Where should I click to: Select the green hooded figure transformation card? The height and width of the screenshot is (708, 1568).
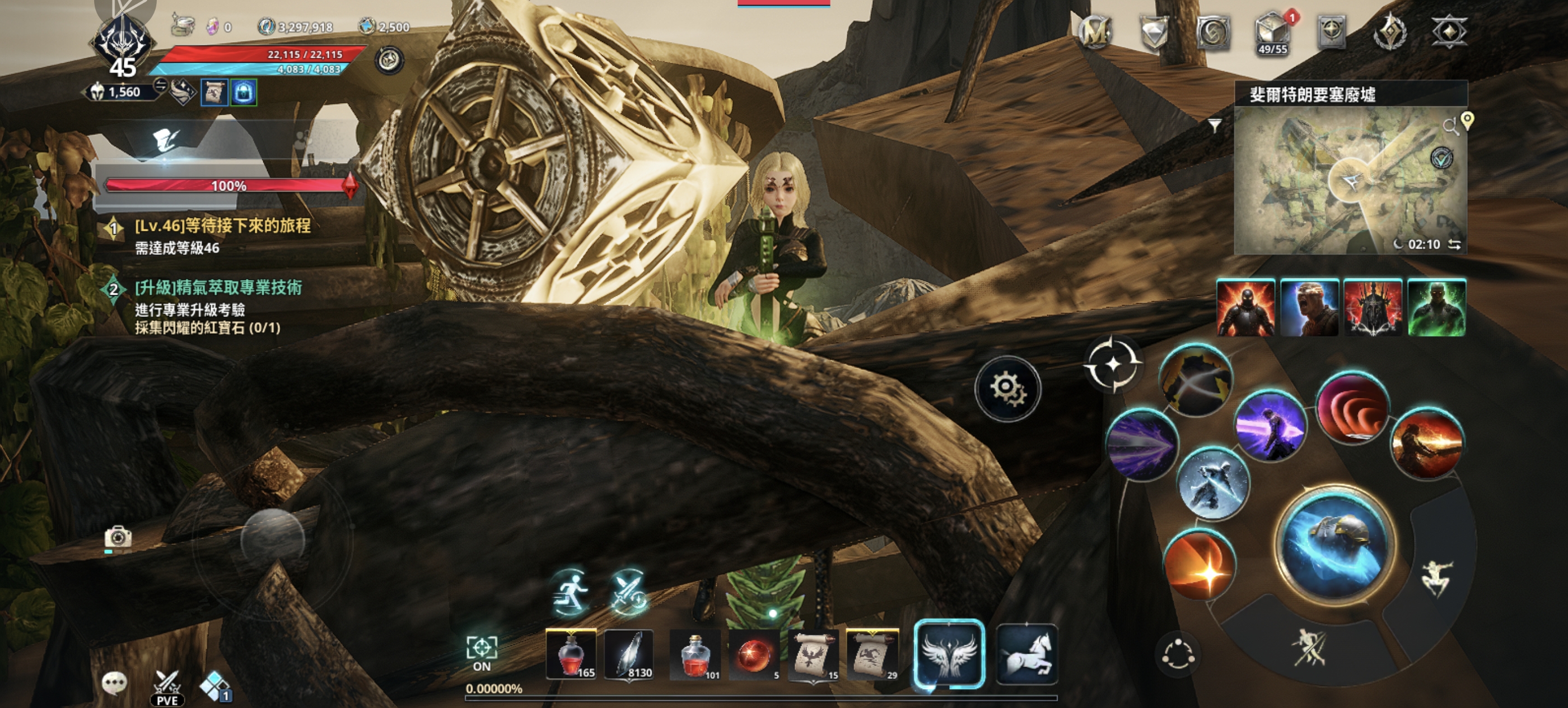pos(1436,308)
